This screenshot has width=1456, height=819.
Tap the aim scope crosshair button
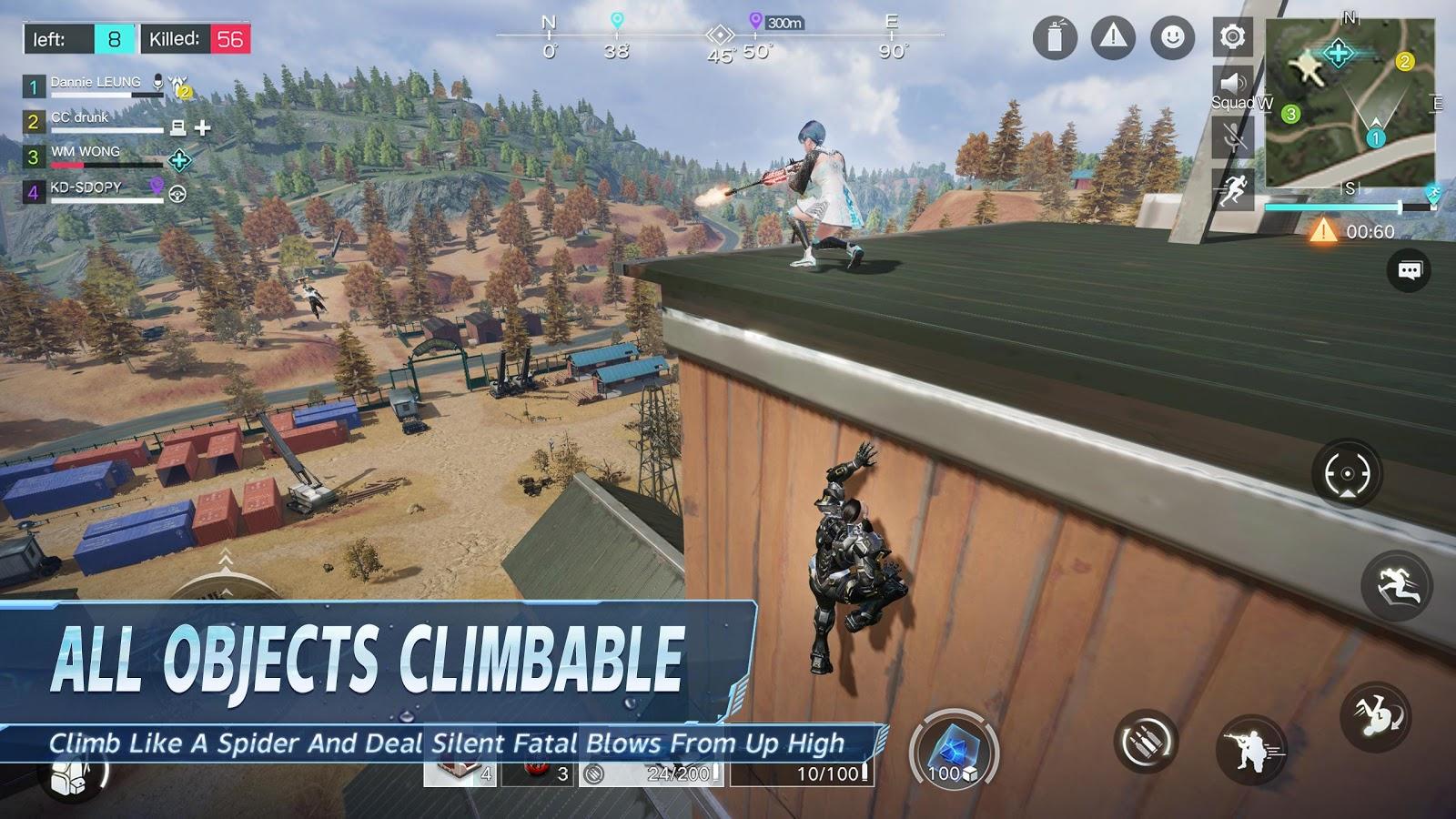(x=1347, y=473)
